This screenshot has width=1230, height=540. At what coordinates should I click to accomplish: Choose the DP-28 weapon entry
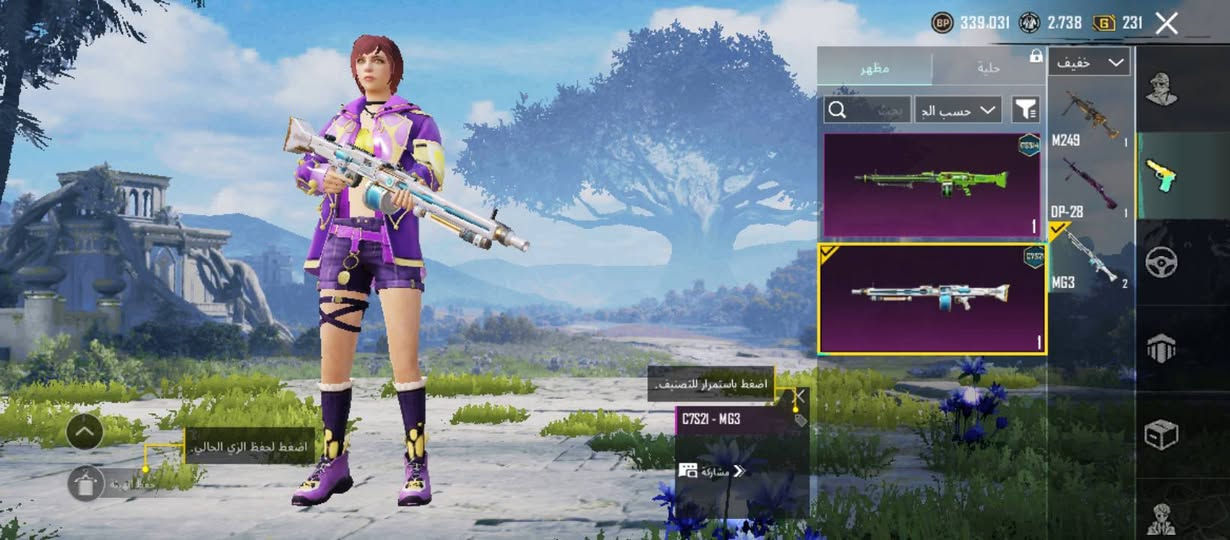1089,187
